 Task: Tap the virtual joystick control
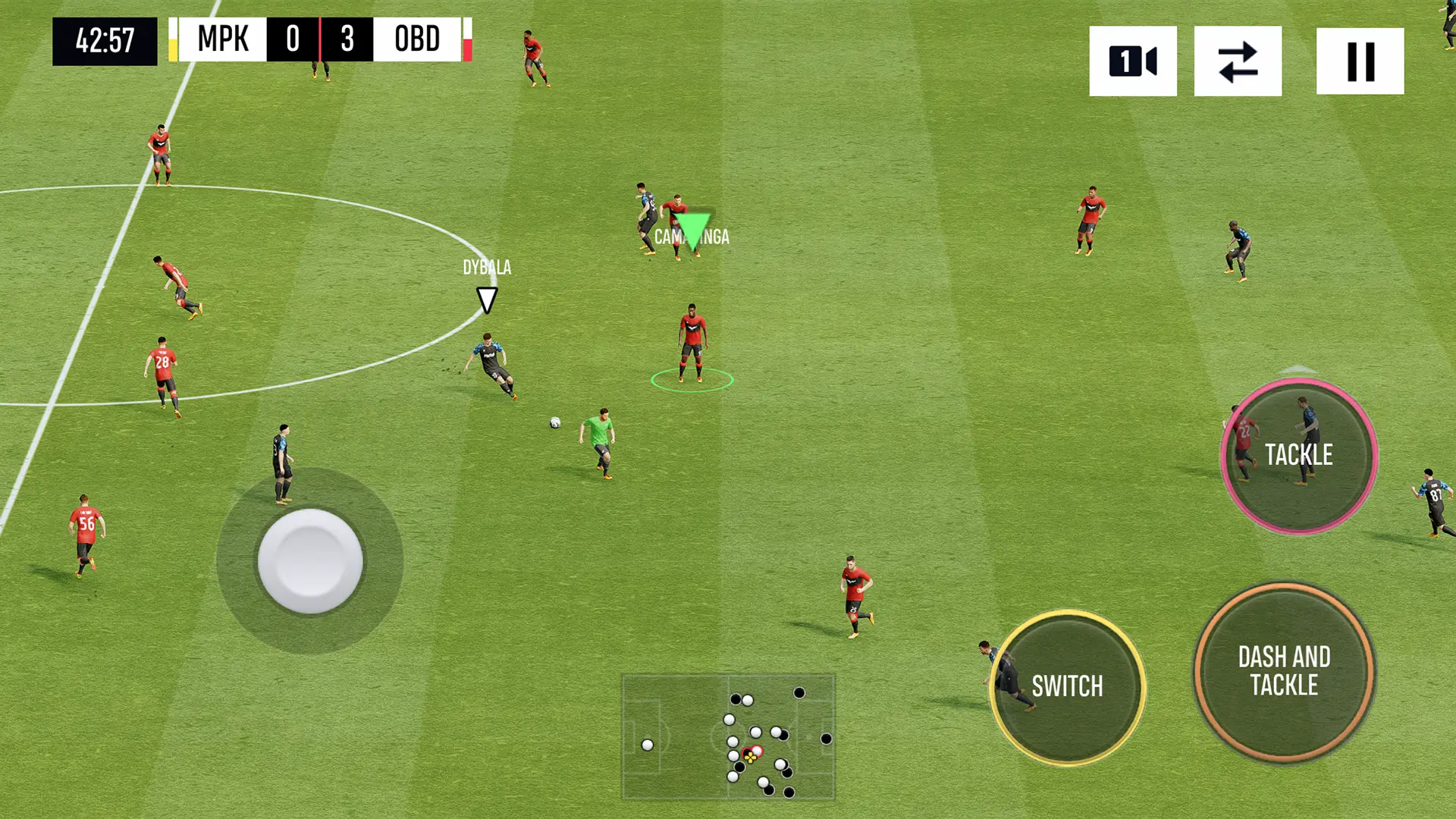(x=310, y=560)
